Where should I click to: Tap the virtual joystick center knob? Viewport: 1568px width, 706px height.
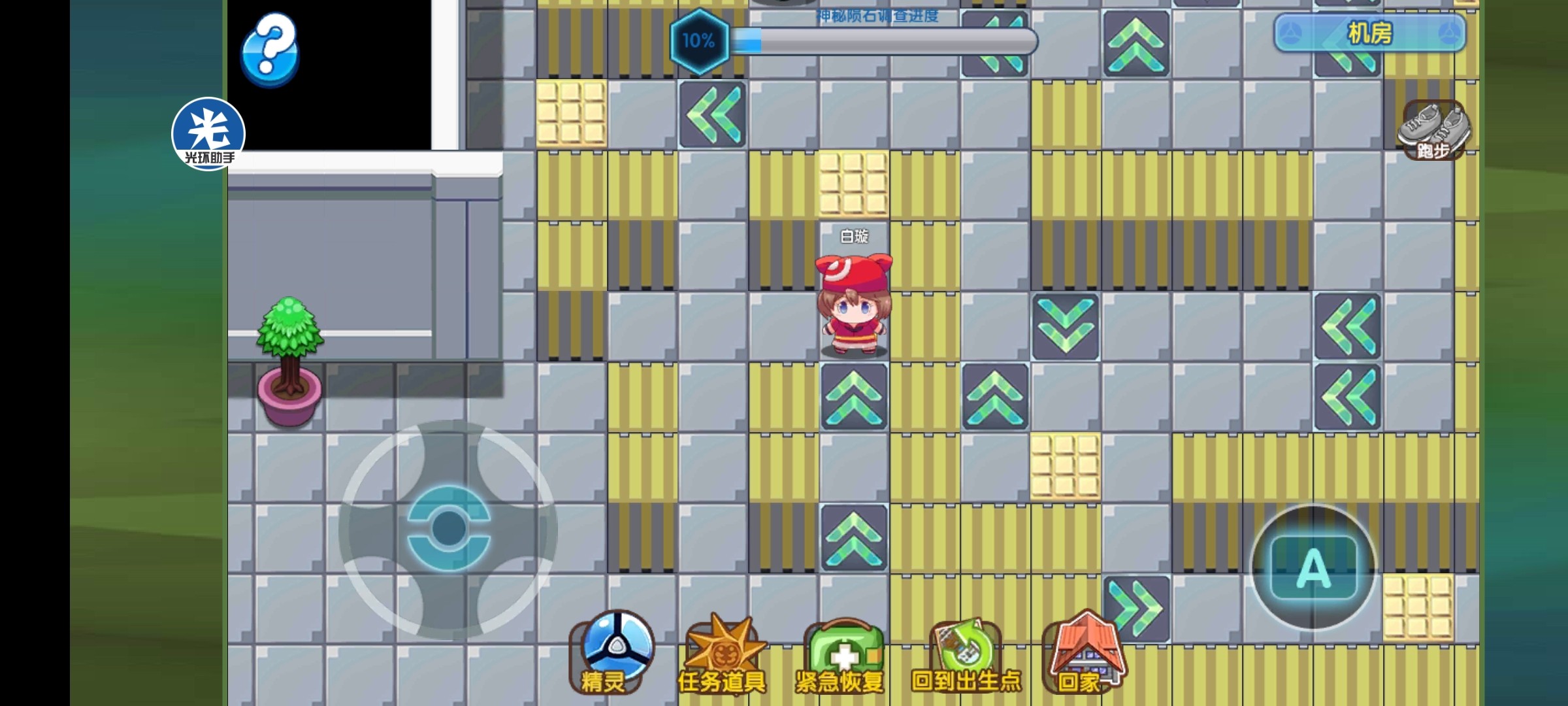pos(448,527)
